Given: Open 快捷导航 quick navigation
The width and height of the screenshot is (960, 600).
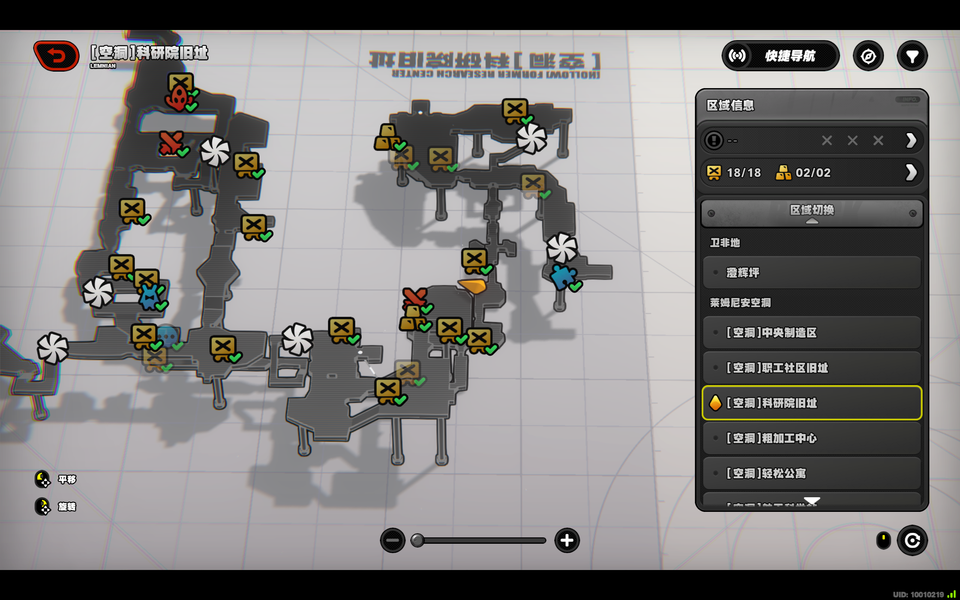Looking at the screenshot, I should click(781, 56).
